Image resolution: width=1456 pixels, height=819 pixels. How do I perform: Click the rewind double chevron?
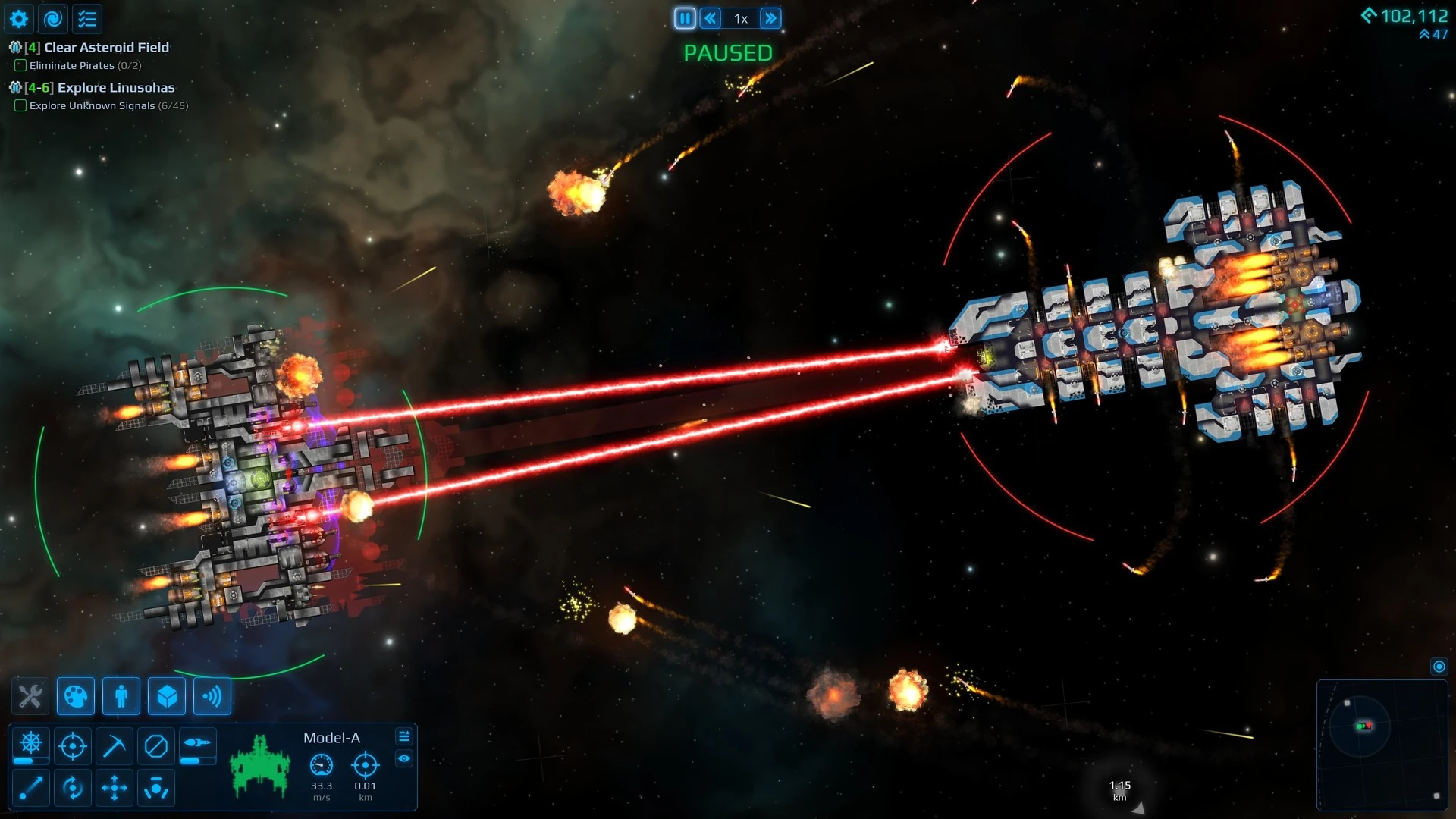[x=711, y=18]
